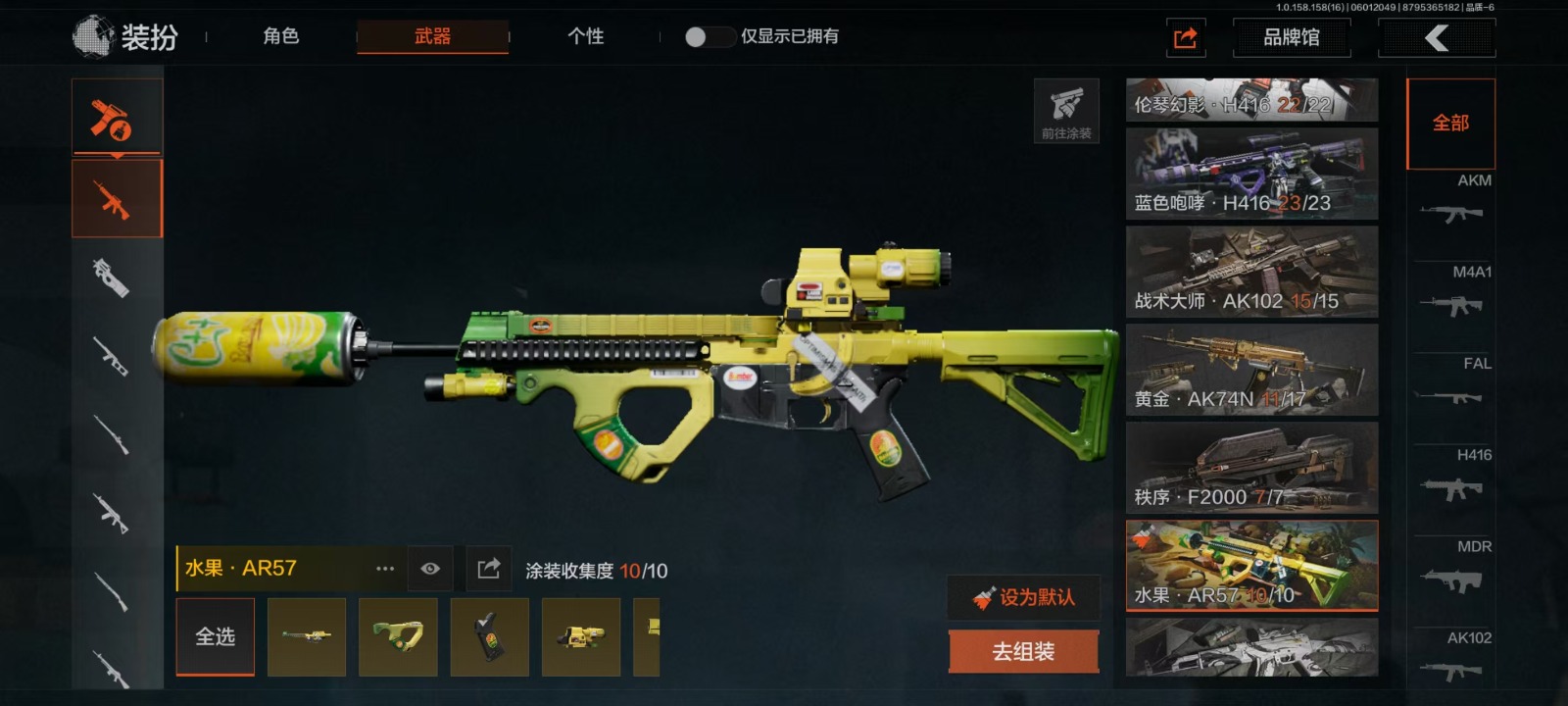The width and height of the screenshot is (1568, 706).
Task: Switch to the 角色 tab
Action: pos(280,37)
